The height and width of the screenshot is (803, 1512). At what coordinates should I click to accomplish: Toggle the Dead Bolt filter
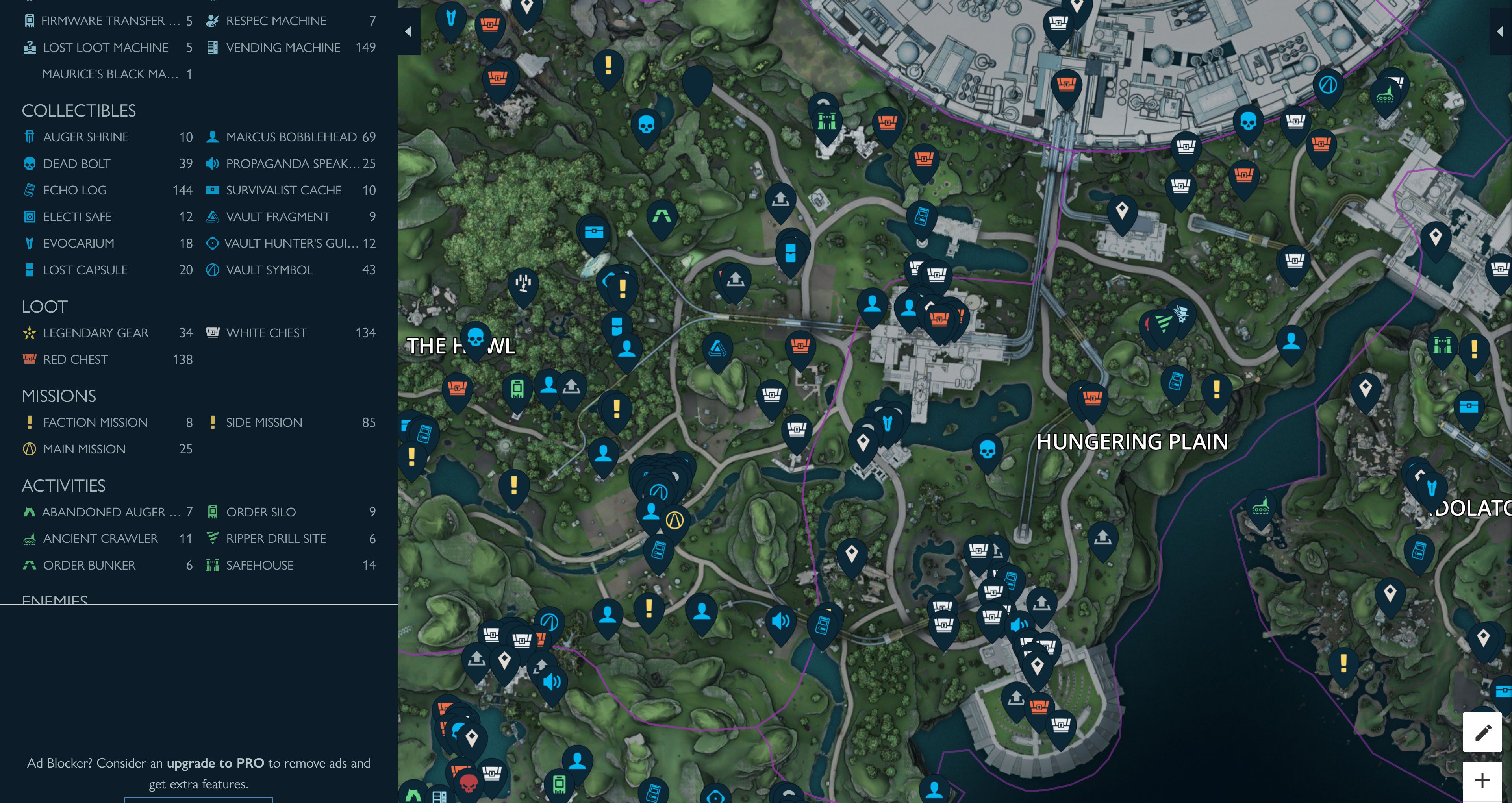(x=76, y=164)
